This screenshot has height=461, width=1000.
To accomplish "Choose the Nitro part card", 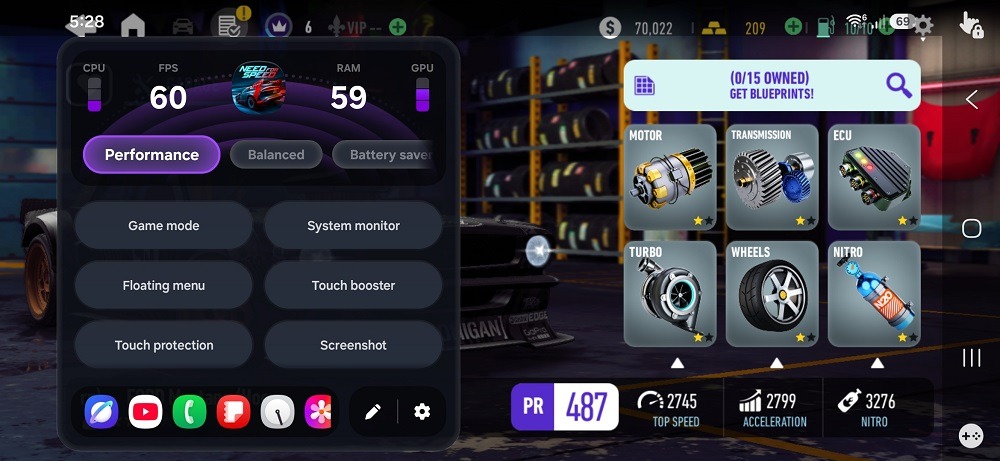I will (874, 293).
